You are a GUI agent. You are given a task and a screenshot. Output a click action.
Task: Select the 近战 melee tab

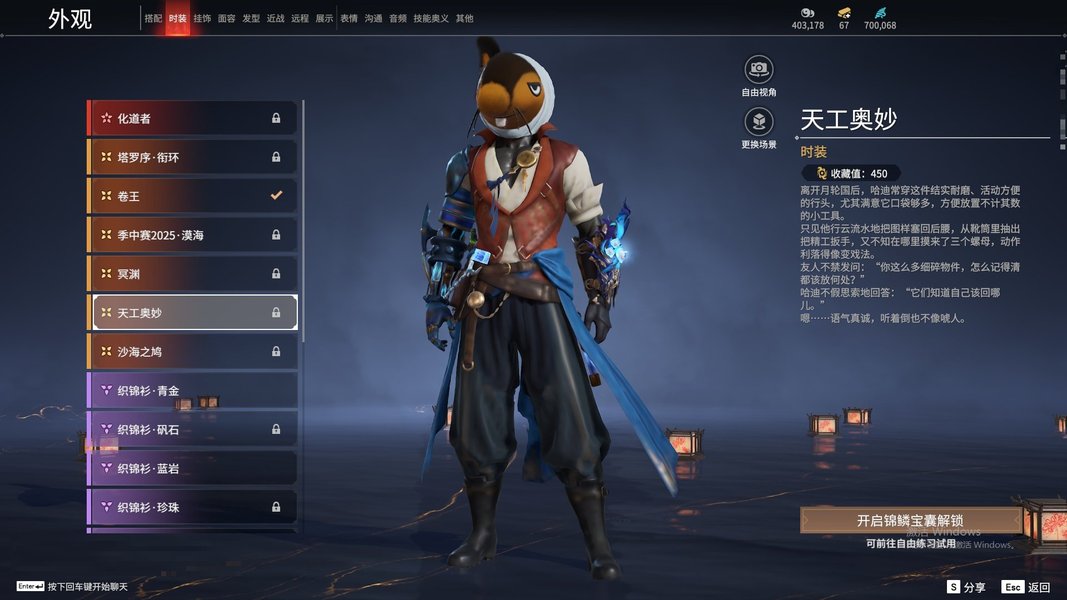coord(276,18)
